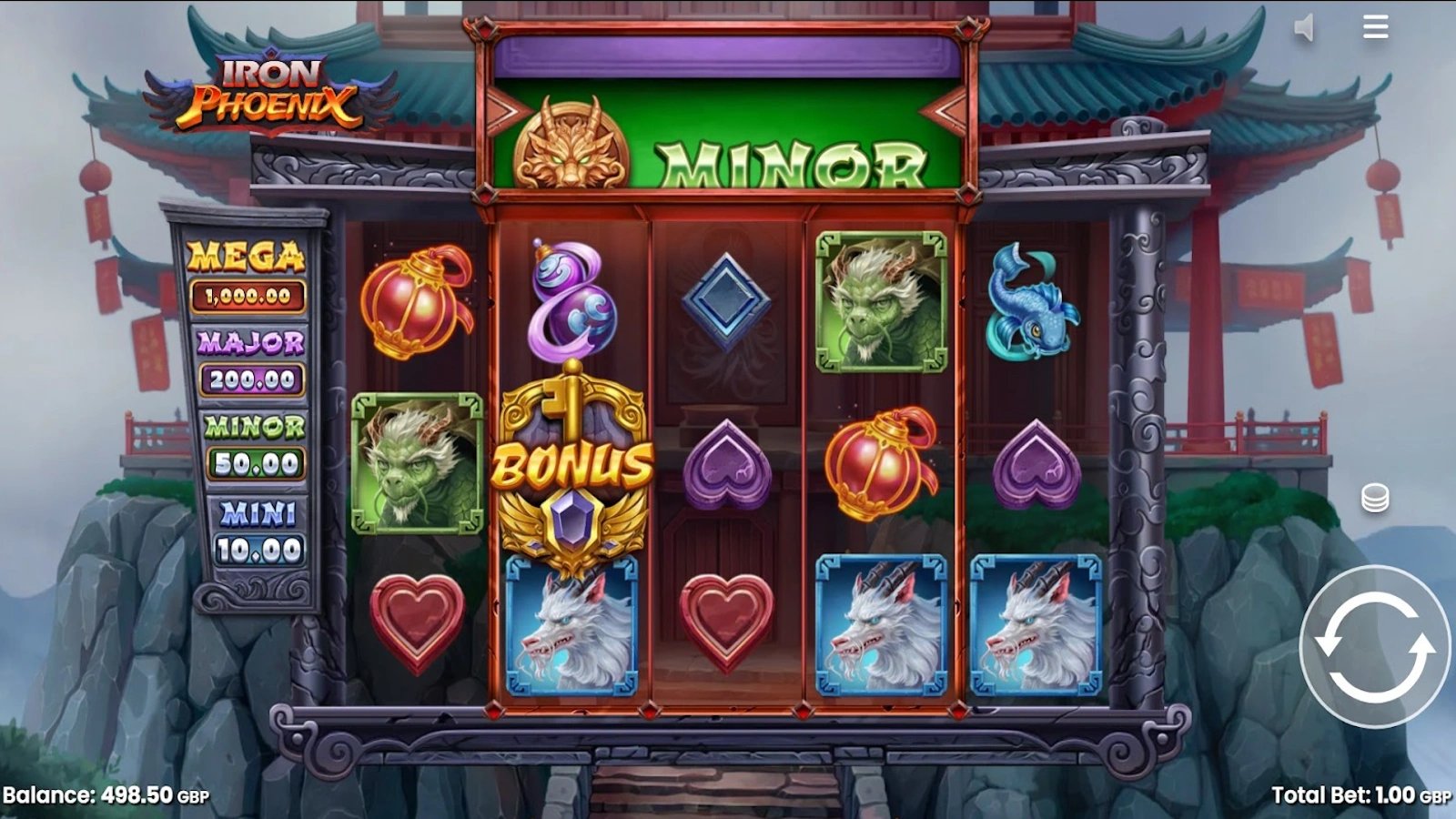1456x819 pixels.
Task: Click the red heart symbol on reel one
Action: 417,619
